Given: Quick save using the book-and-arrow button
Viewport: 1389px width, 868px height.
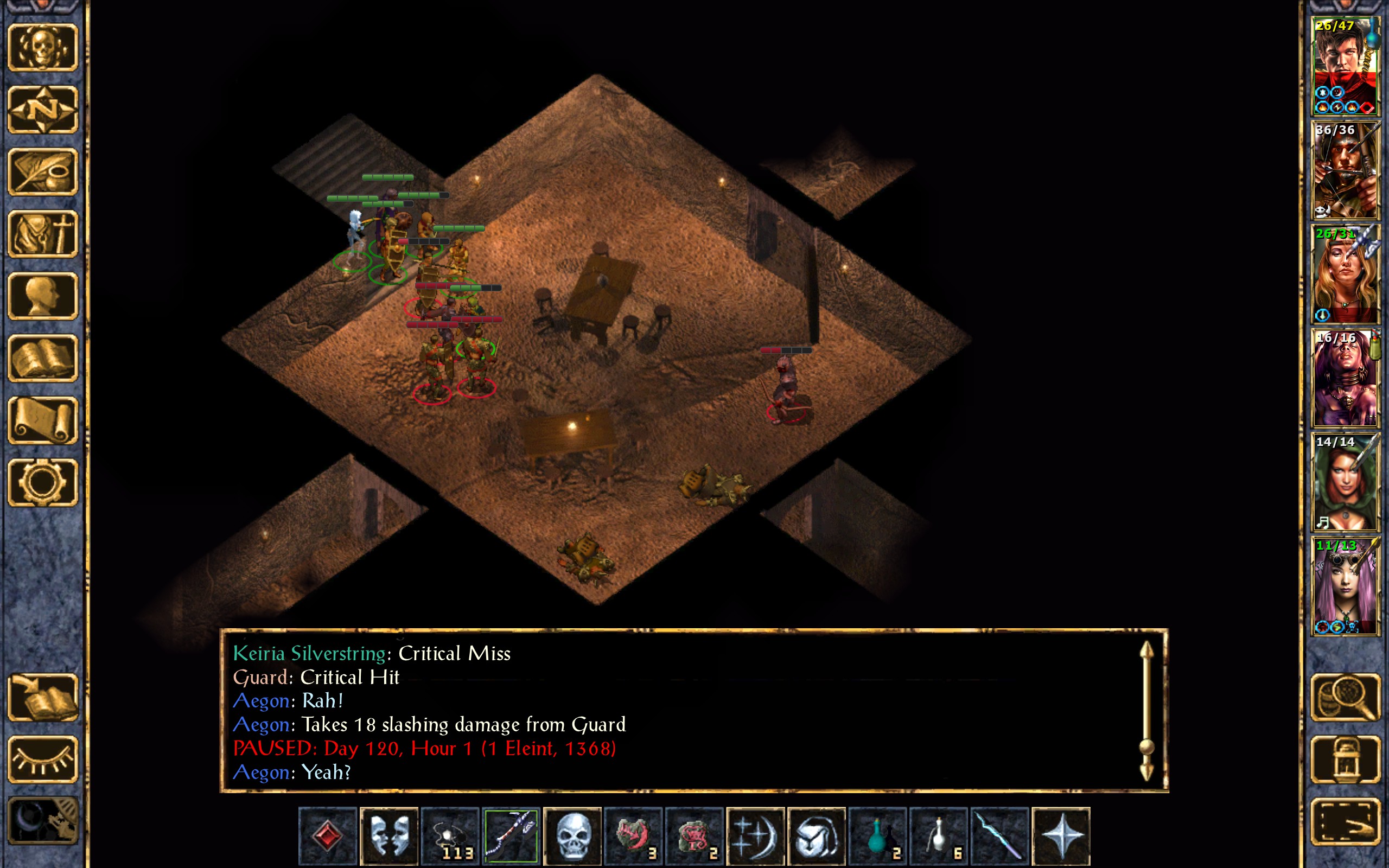Looking at the screenshot, I should click(43, 697).
